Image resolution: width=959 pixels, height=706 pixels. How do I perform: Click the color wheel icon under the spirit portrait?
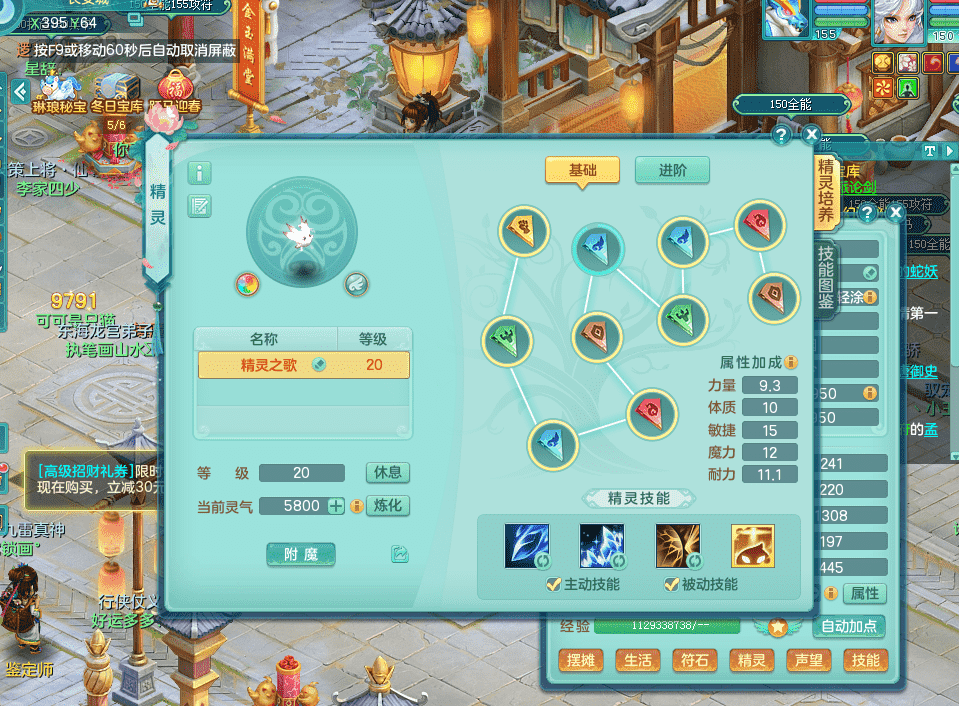click(247, 284)
